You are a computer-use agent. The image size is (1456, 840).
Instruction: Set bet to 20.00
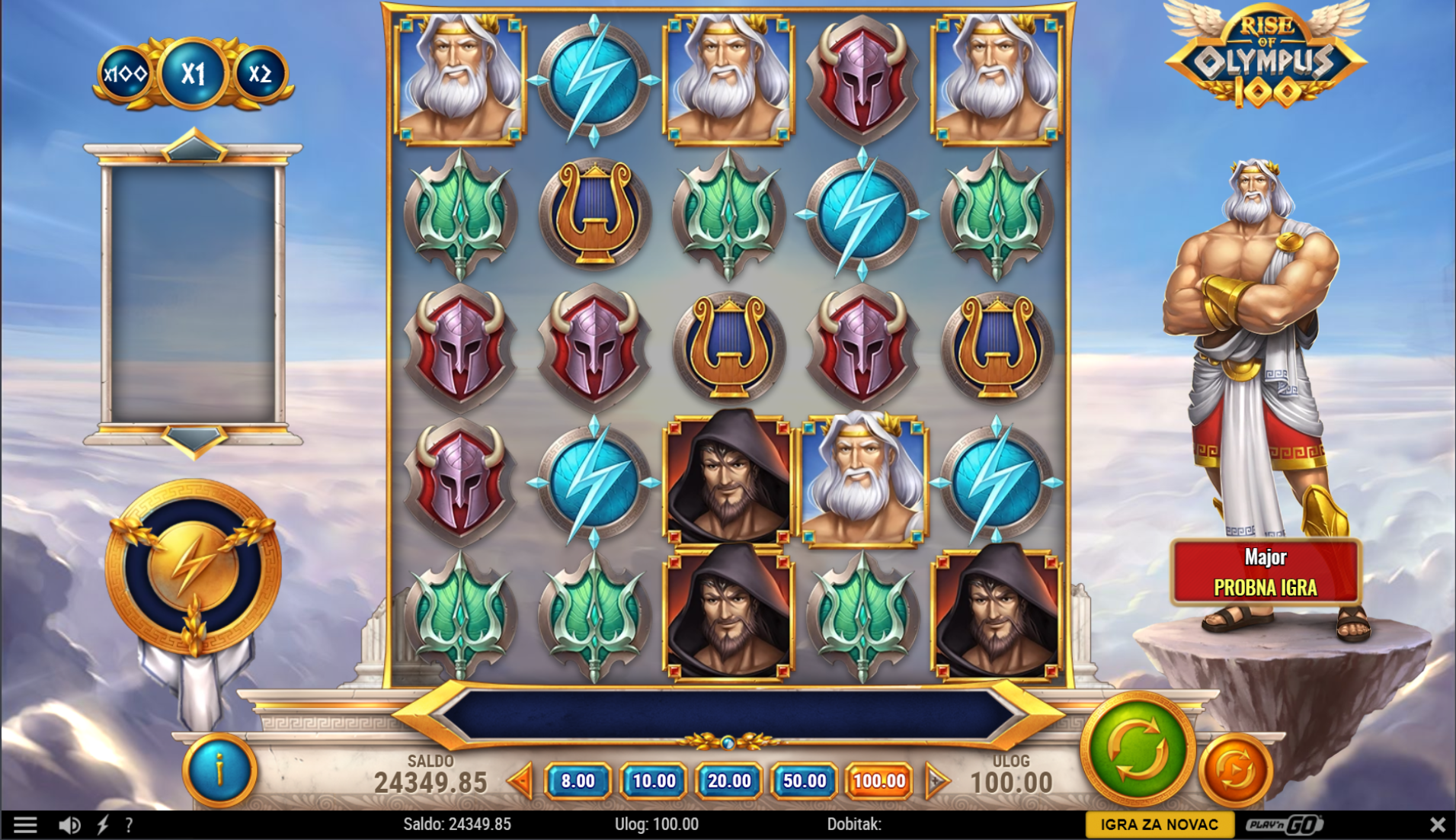click(729, 781)
